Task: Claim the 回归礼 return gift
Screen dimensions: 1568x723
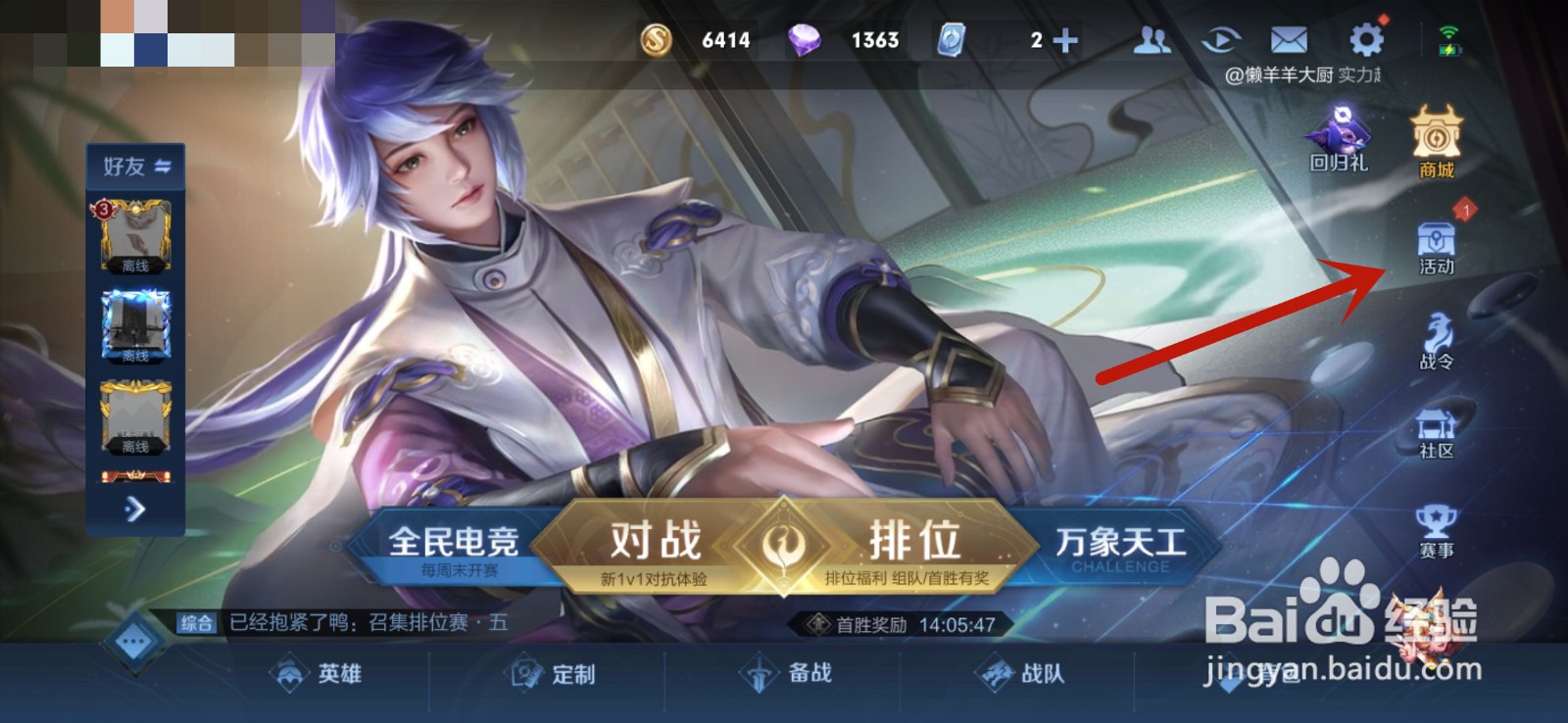Action: 1337,142
